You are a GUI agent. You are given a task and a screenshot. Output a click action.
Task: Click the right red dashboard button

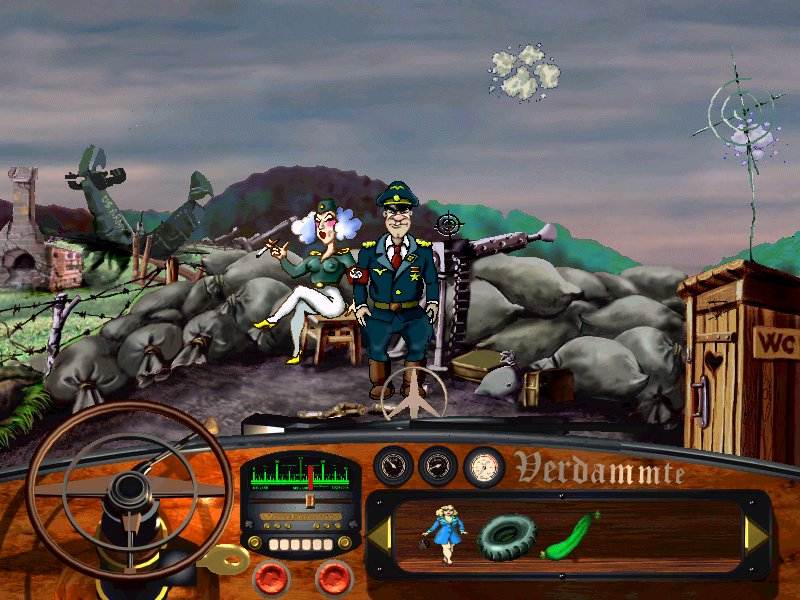click(333, 577)
